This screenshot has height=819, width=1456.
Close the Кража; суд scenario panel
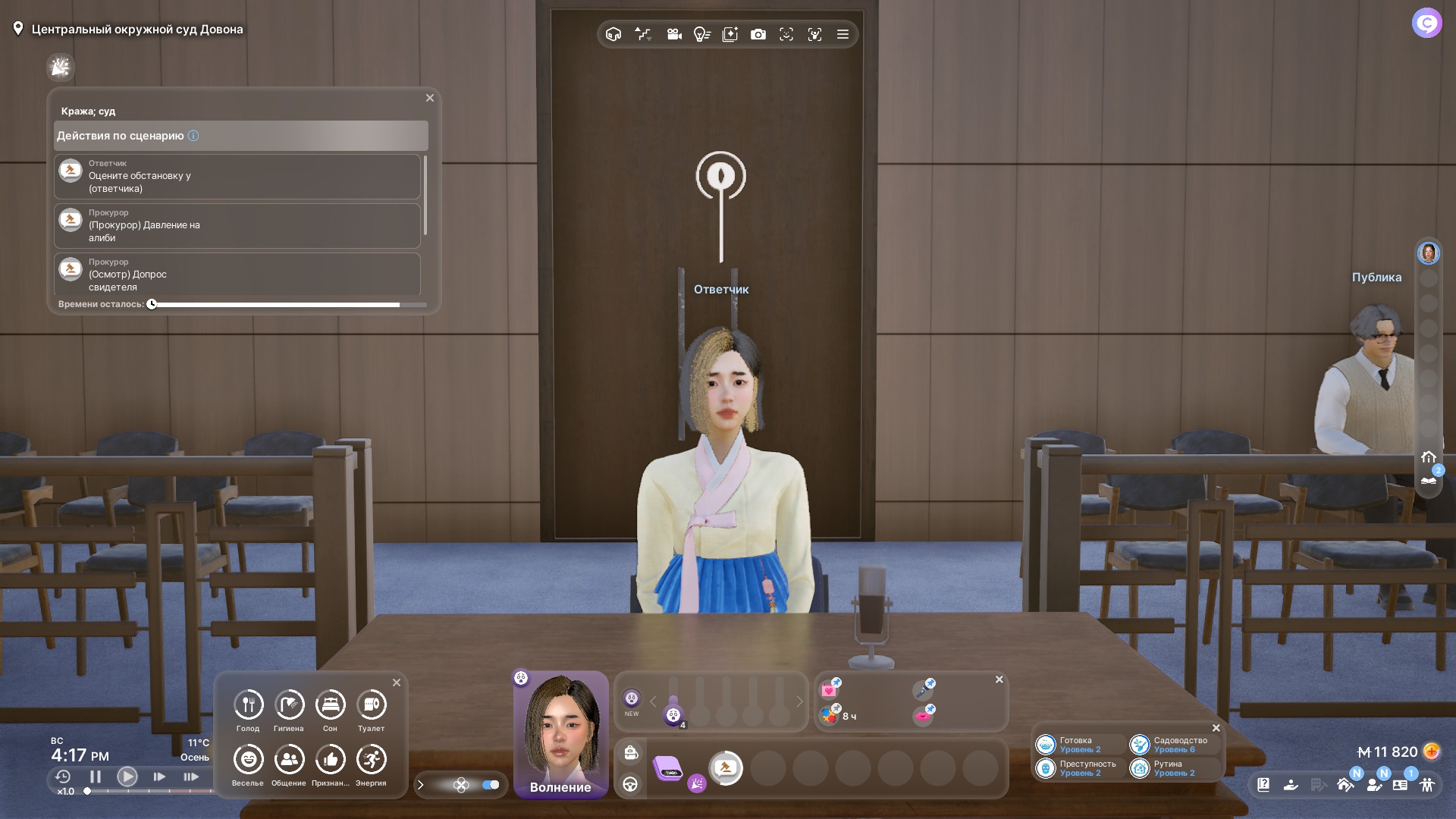(x=430, y=98)
